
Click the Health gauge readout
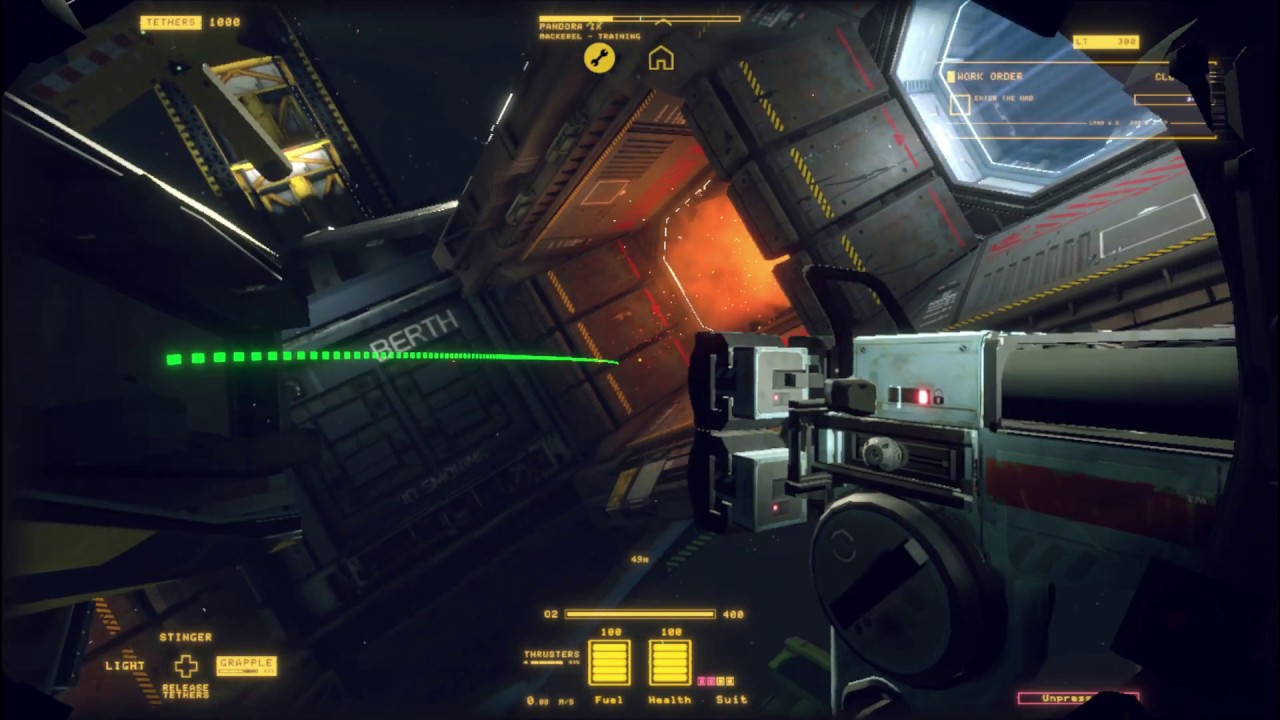point(668,663)
